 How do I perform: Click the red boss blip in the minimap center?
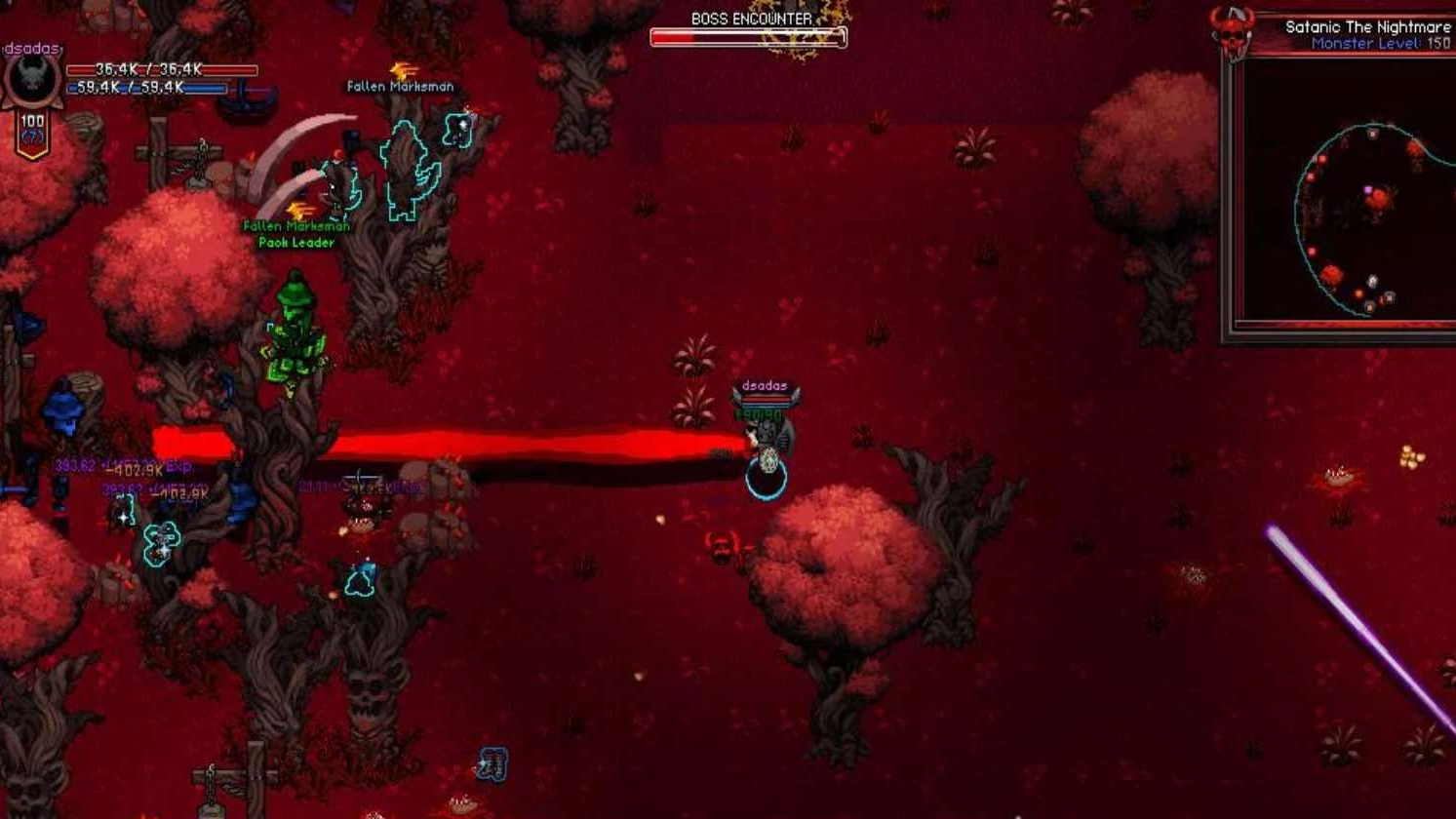(x=1379, y=198)
